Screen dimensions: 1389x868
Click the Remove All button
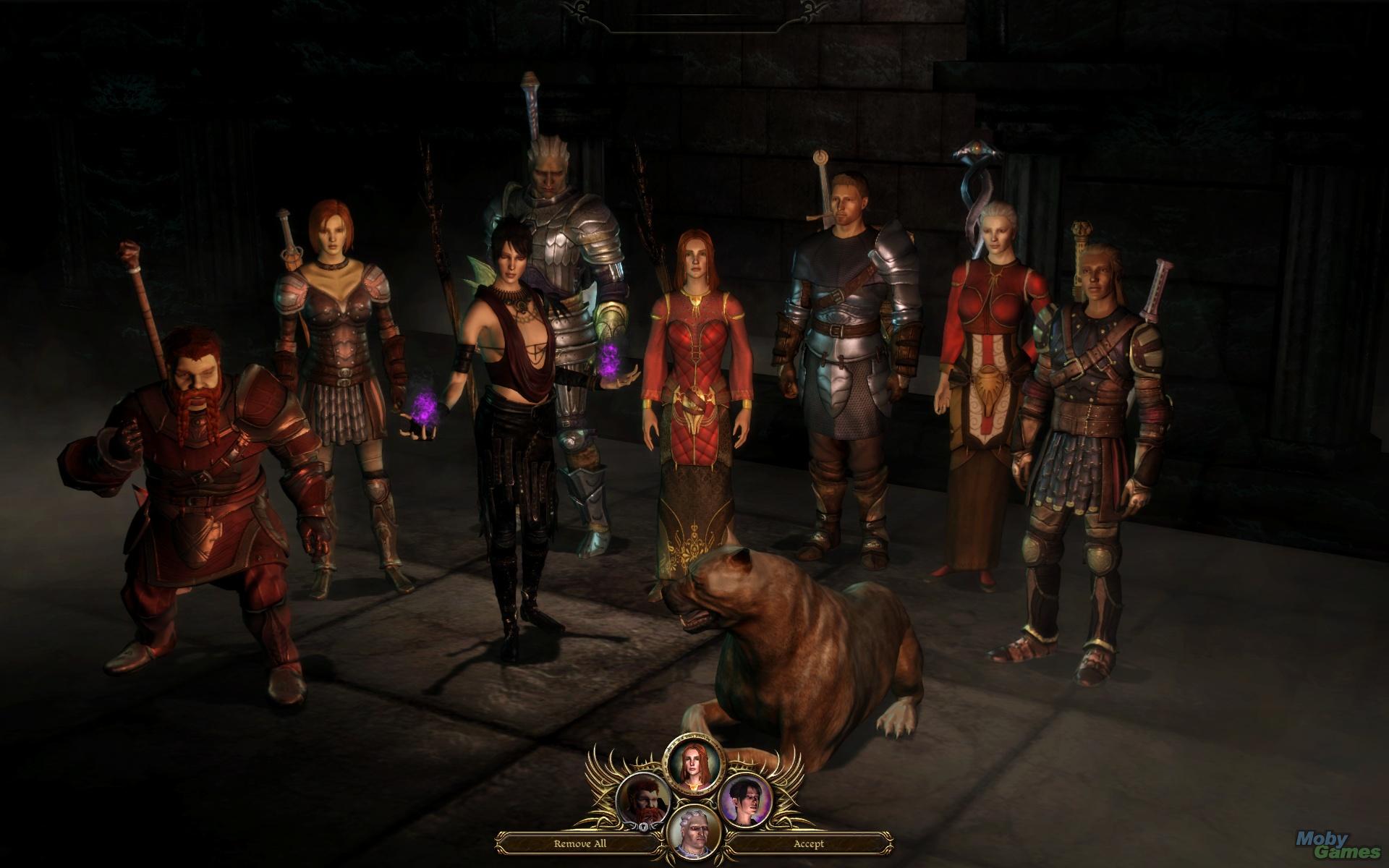(x=580, y=844)
